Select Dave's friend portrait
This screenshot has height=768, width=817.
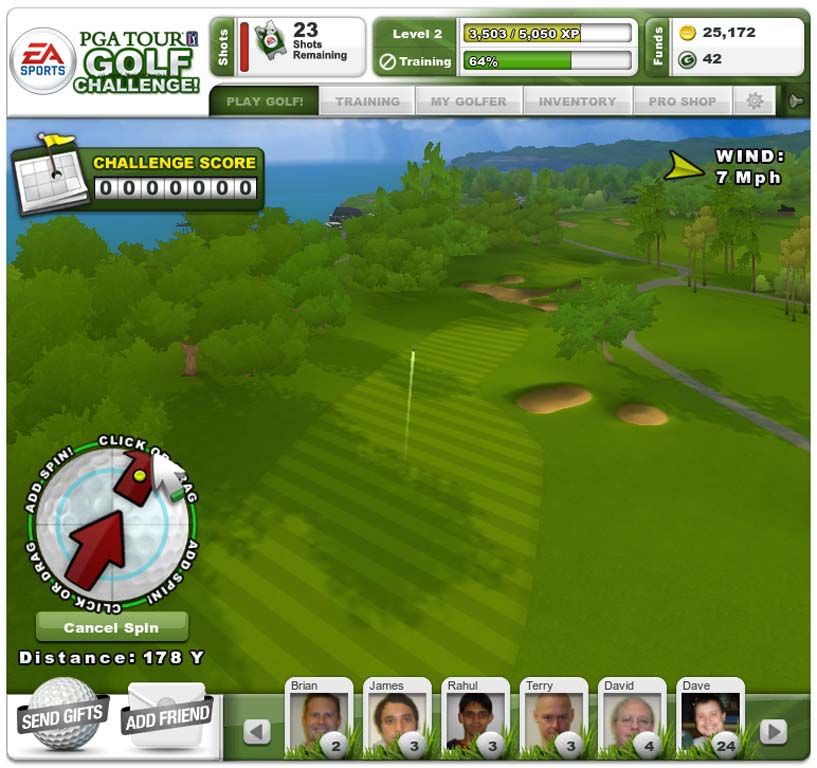[x=709, y=719]
